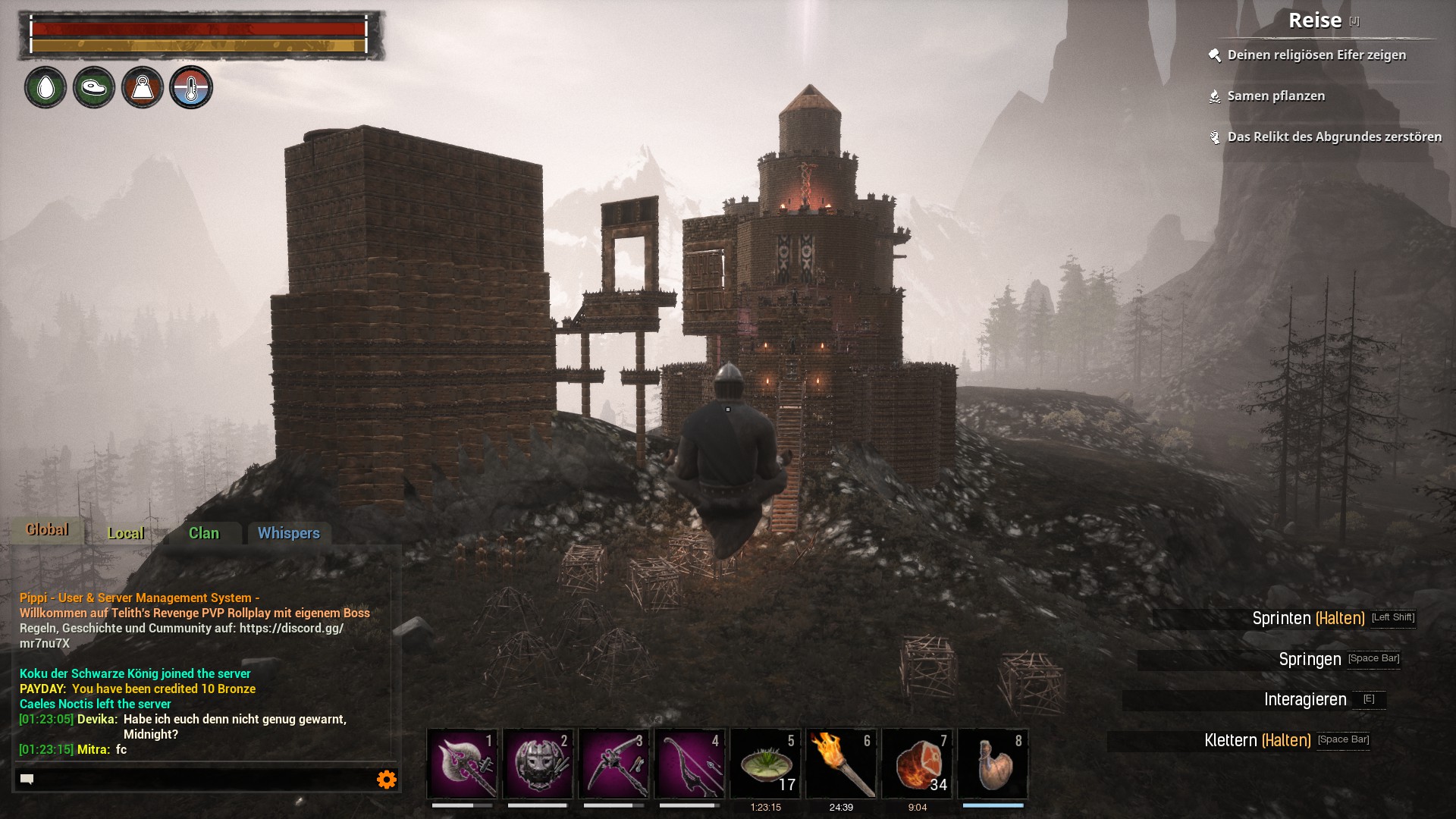Use the herb bowl in slot 5
1456x819 pixels.
766,764
